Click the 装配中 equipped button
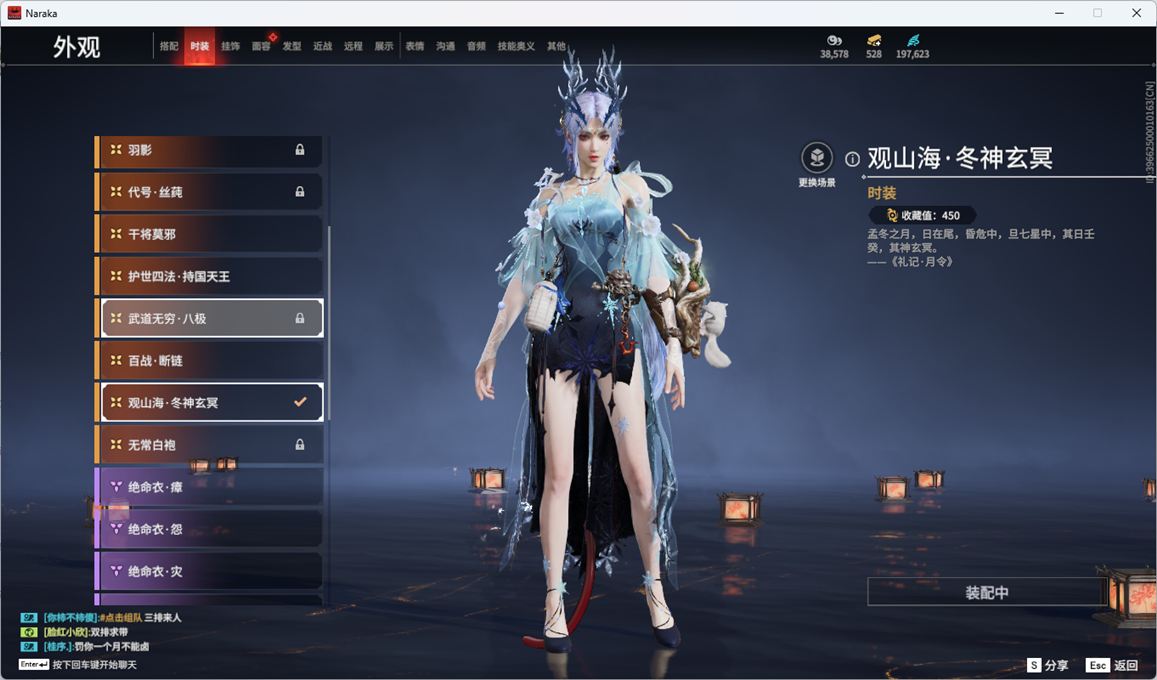Screen dimensions: 1157x680 point(986,592)
